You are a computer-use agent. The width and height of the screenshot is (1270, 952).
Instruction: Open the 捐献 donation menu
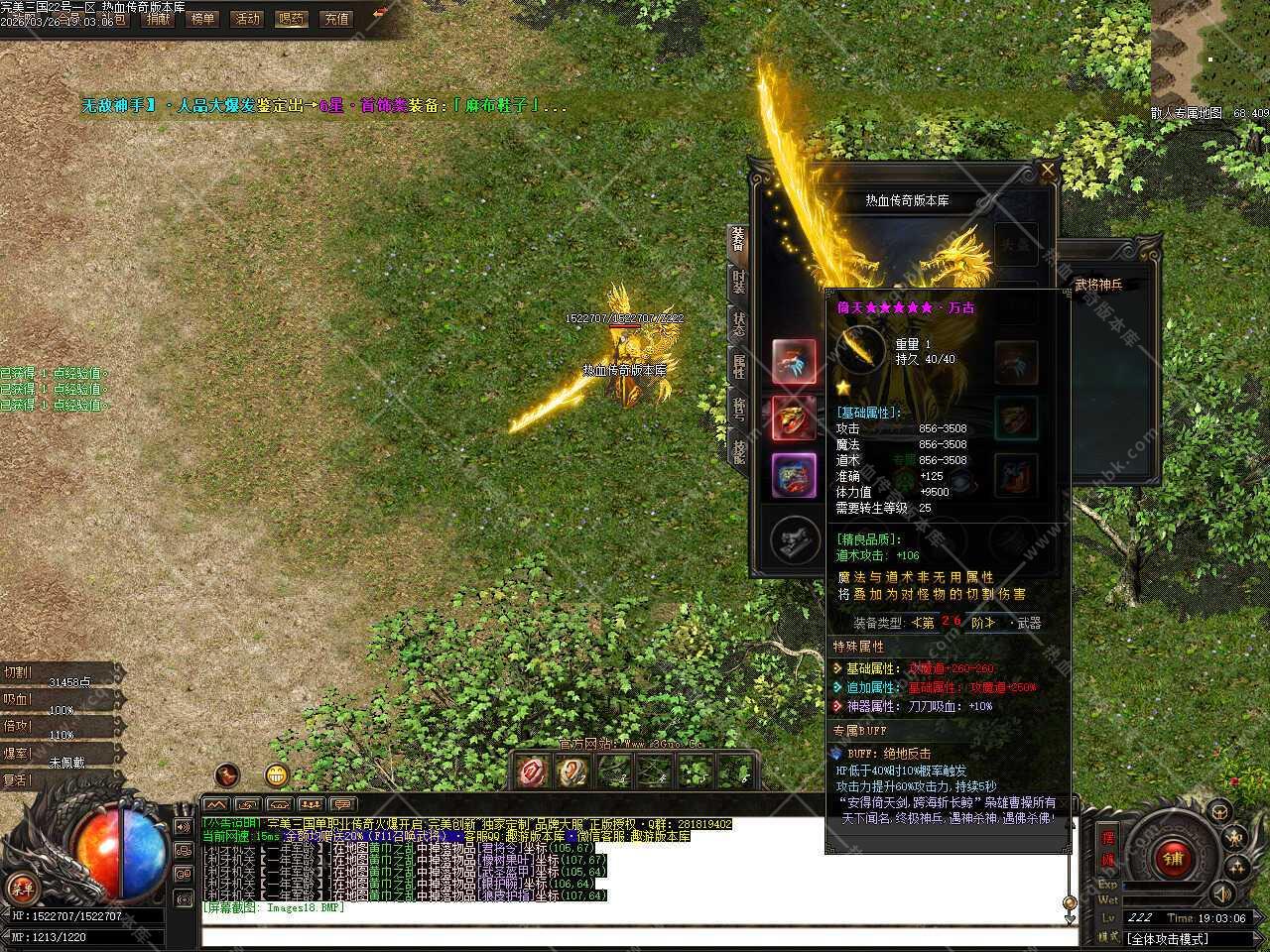(x=158, y=18)
